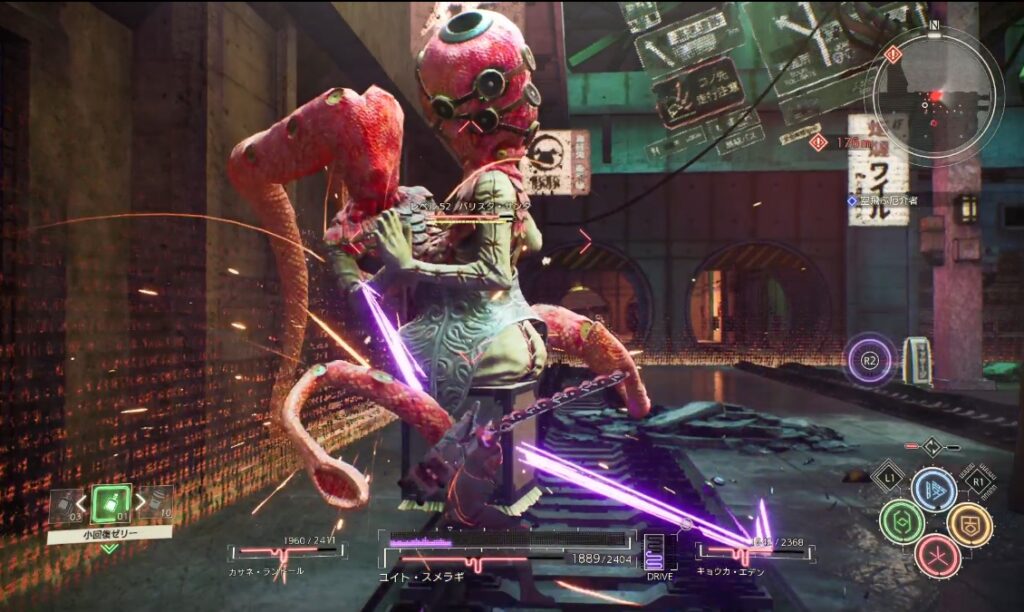Activate the yellow shield SAS ability
The width and height of the screenshot is (1024, 612).
coord(968,522)
